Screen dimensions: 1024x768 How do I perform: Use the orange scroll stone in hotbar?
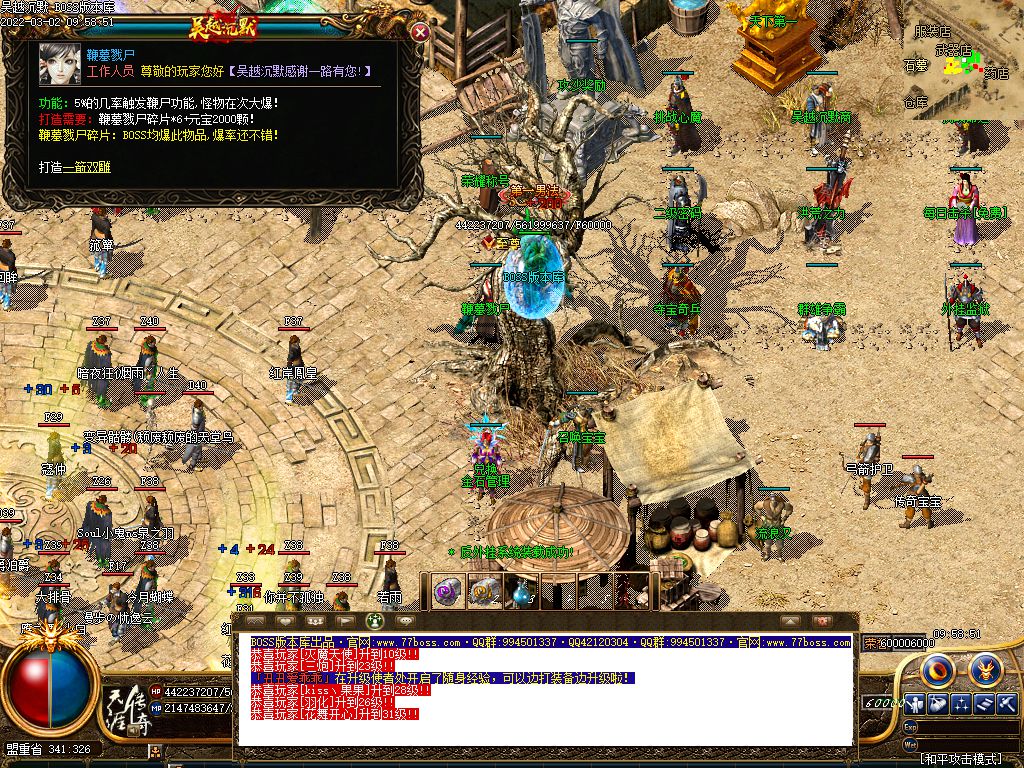point(484,591)
